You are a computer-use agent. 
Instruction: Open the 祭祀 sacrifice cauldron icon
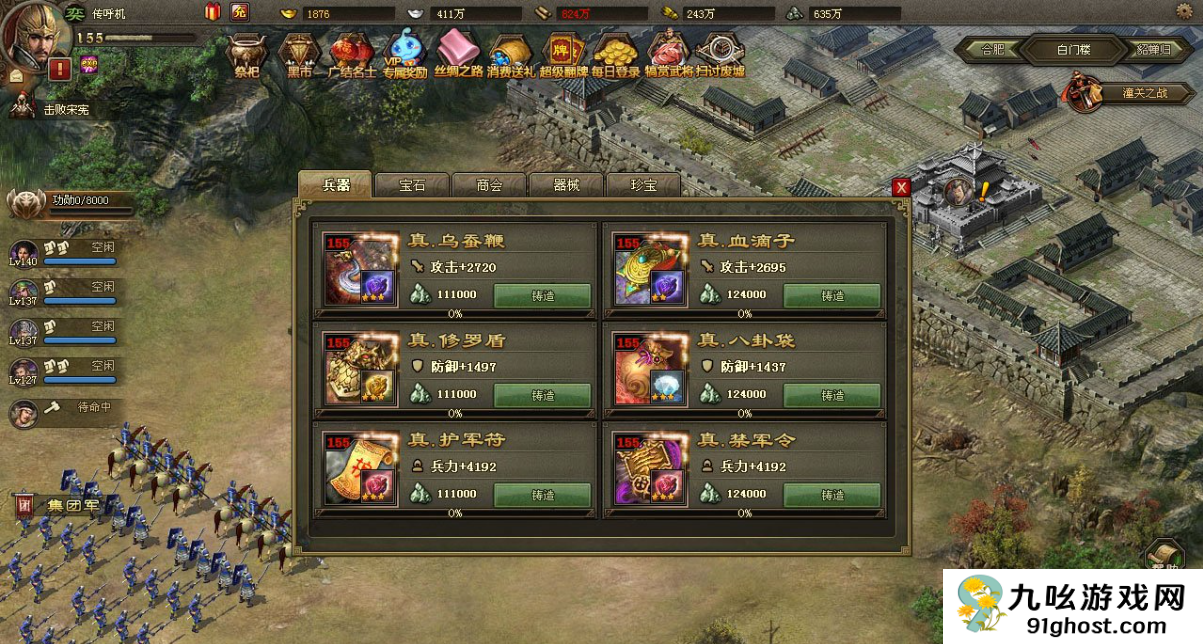246,55
